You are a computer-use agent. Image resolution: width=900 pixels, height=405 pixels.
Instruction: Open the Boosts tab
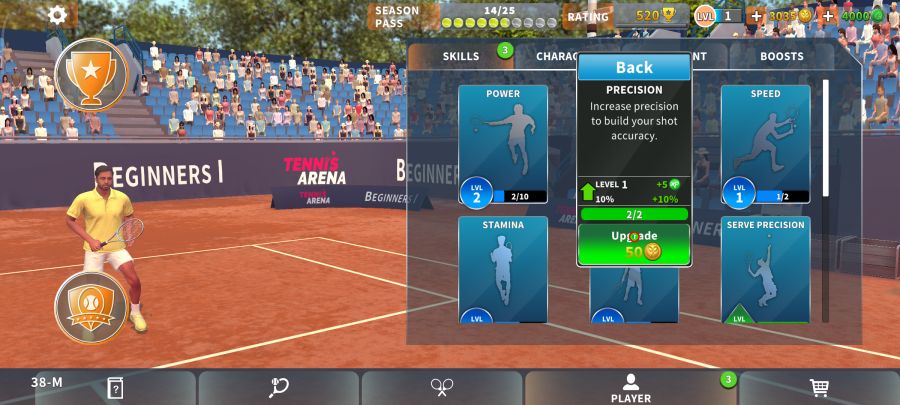781,56
